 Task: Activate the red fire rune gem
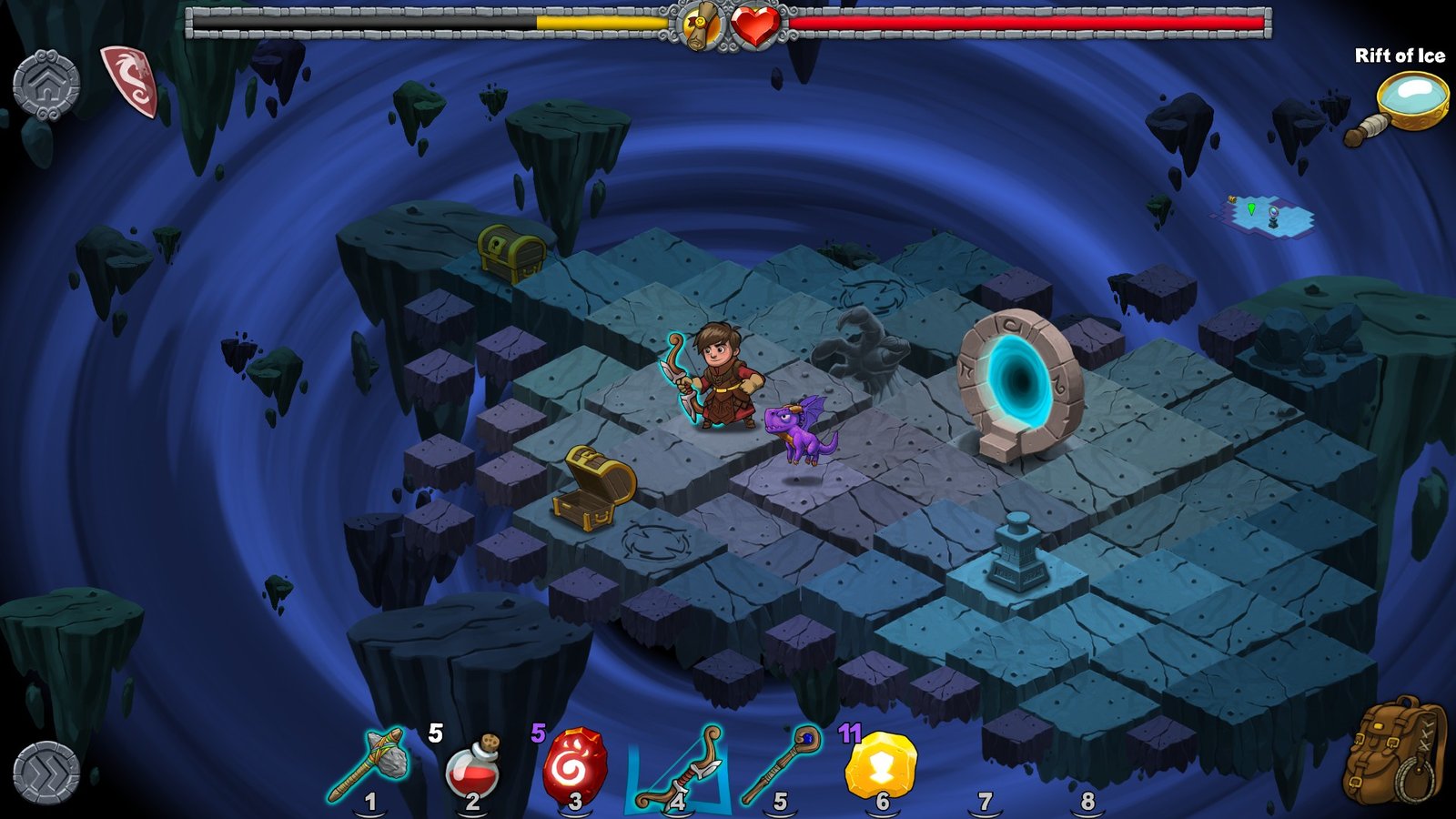[574, 766]
